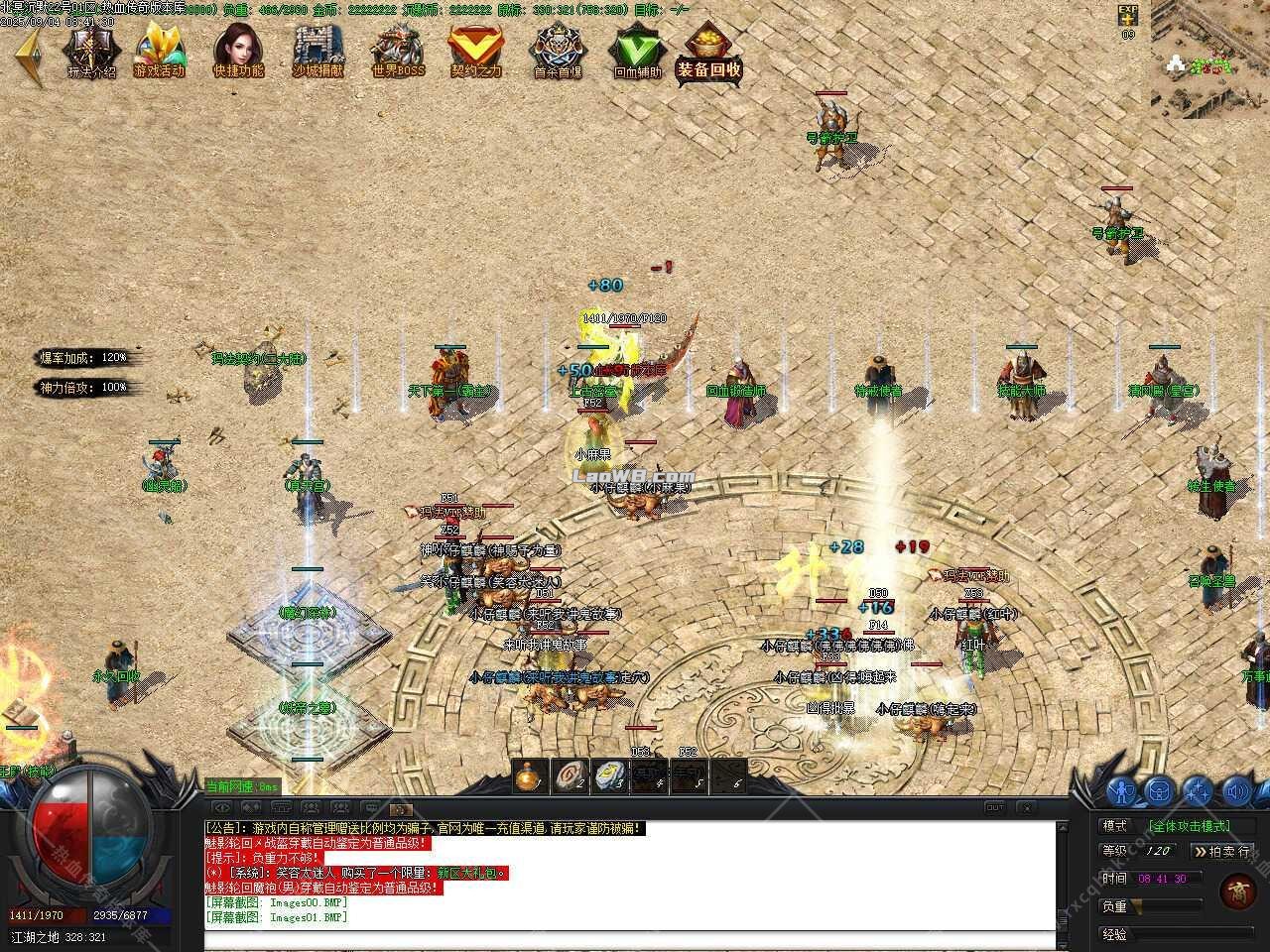Viewport: 1270px width, 952px height.
Task: Open the 游戏活动 events menu
Action: [160, 50]
